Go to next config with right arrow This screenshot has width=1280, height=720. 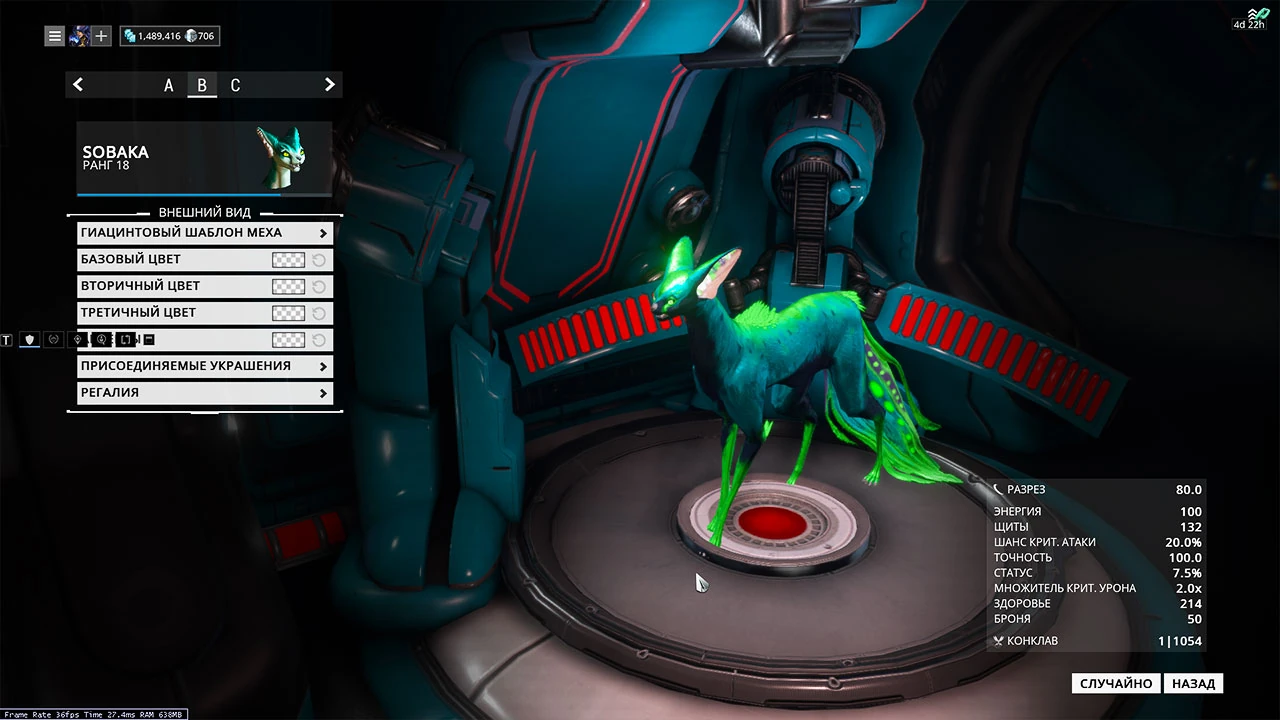tap(330, 85)
